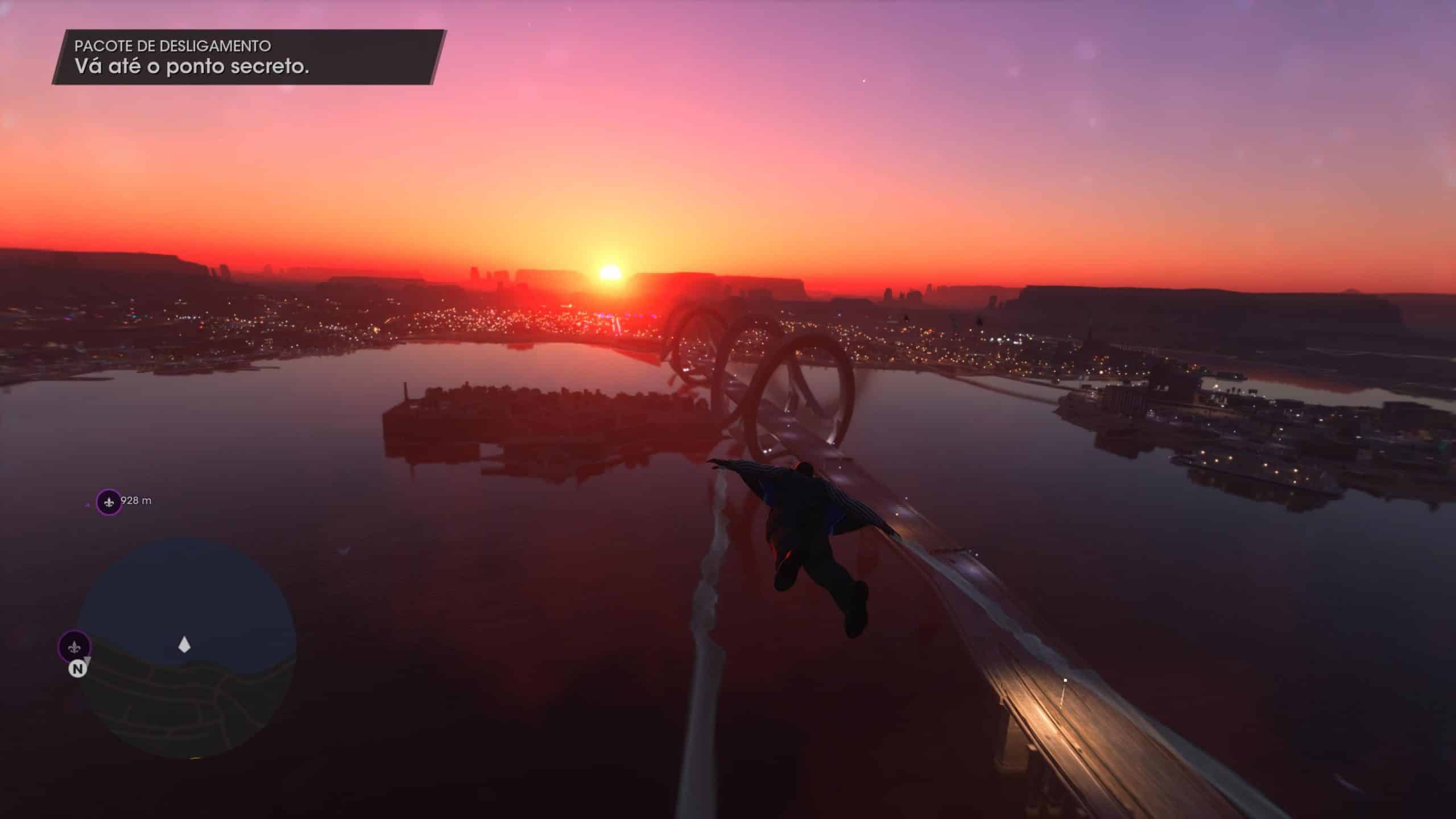This screenshot has width=1456, height=819.
Task: Click the fleur-de-lis objective icon on the minimap edge
Action: (75, 647)
